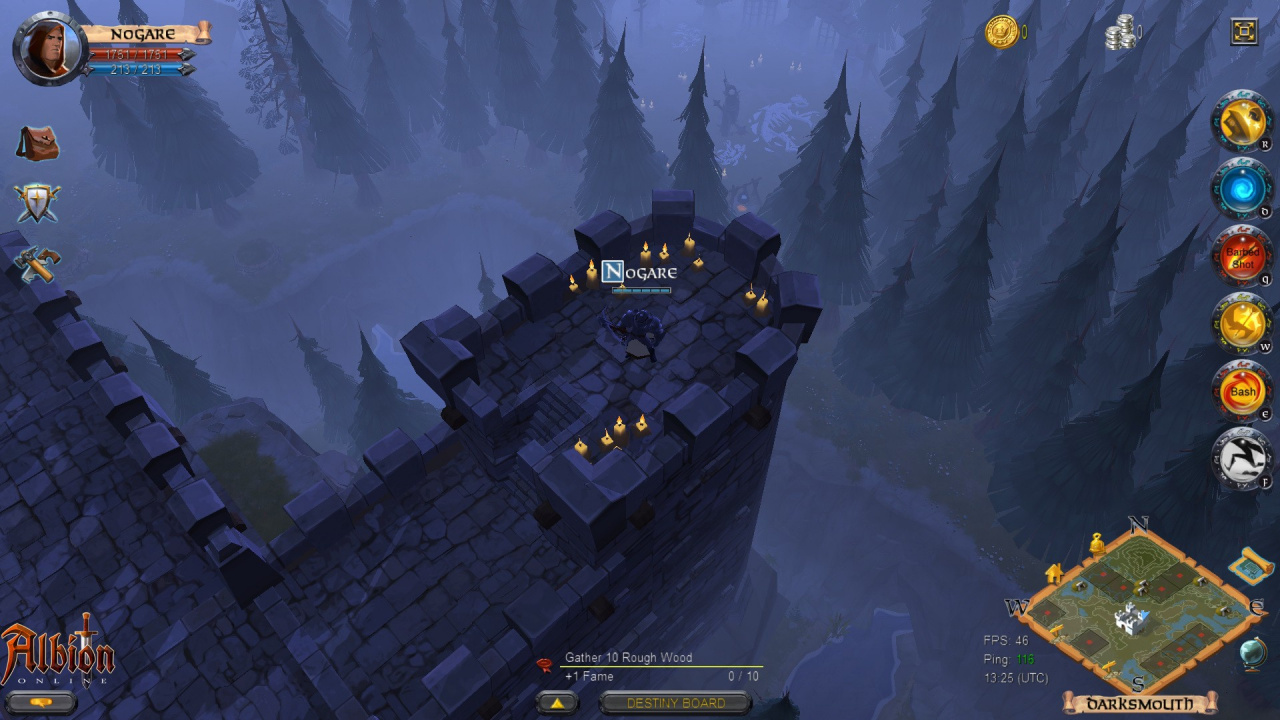Open the Destiny Board

coord(676,703)
